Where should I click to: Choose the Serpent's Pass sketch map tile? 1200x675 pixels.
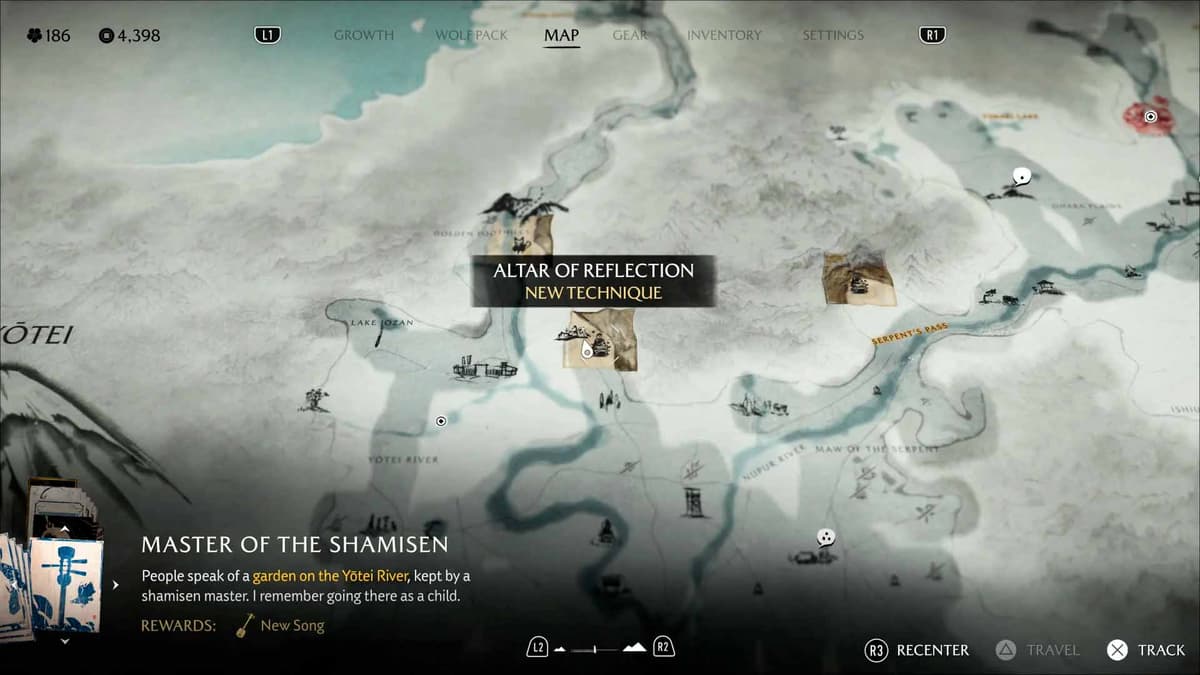tap(858, 278)
